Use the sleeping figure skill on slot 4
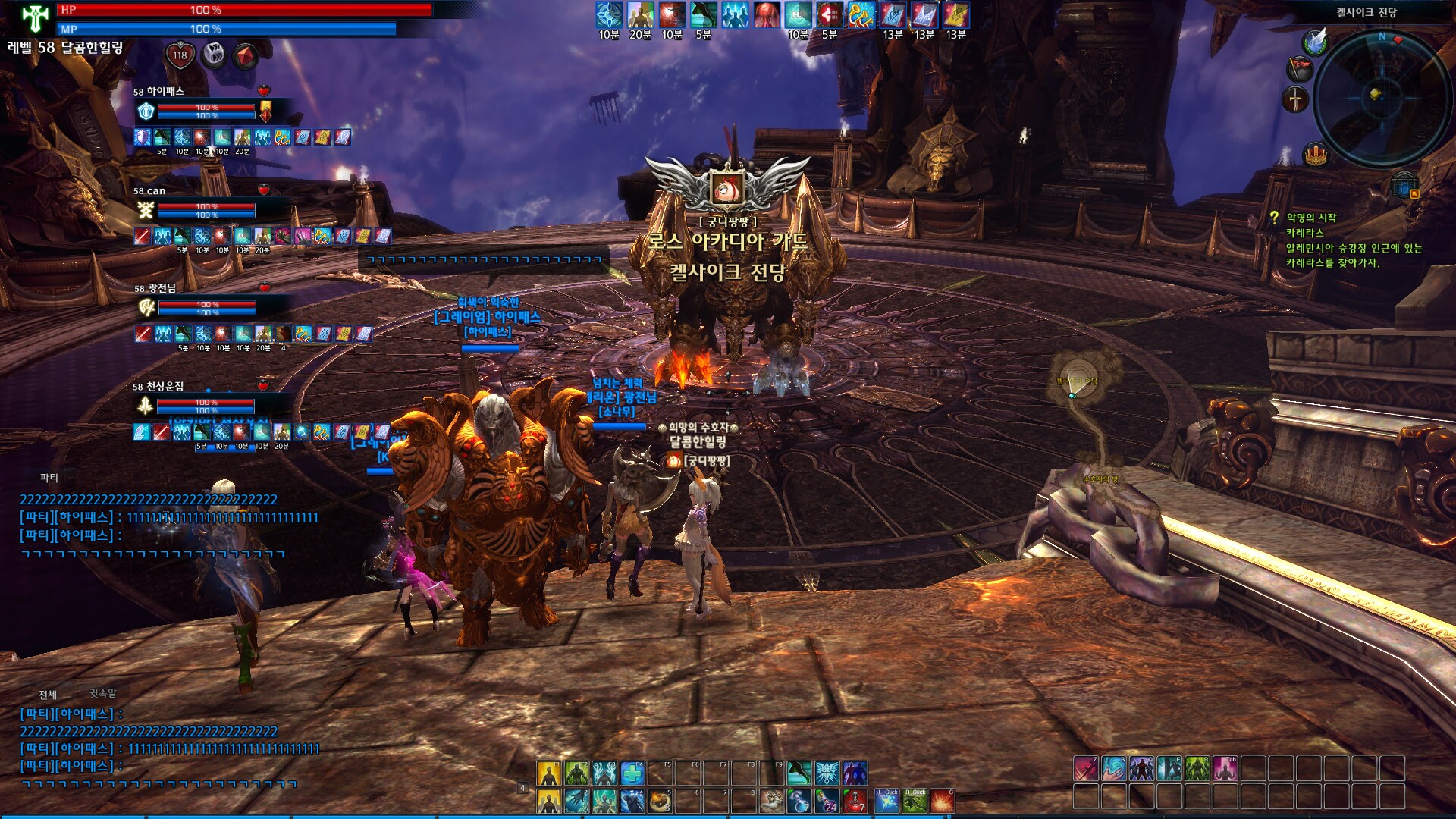Image resolution: width=1456 pixels, height=819 pixels. (632, 801)
